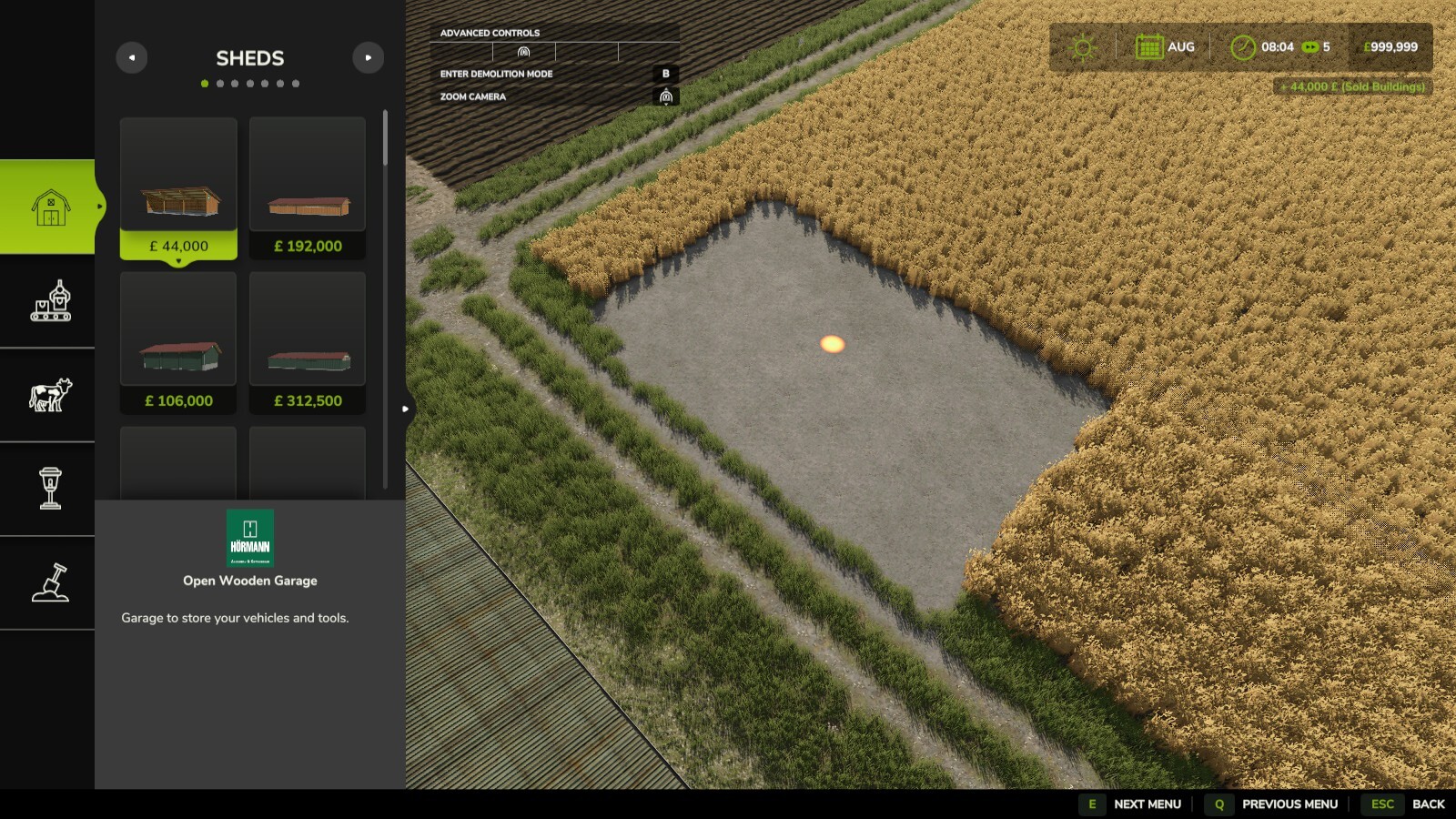Open the cow animals category
This screenshot has height=819, width=1456.
(50, 395)
